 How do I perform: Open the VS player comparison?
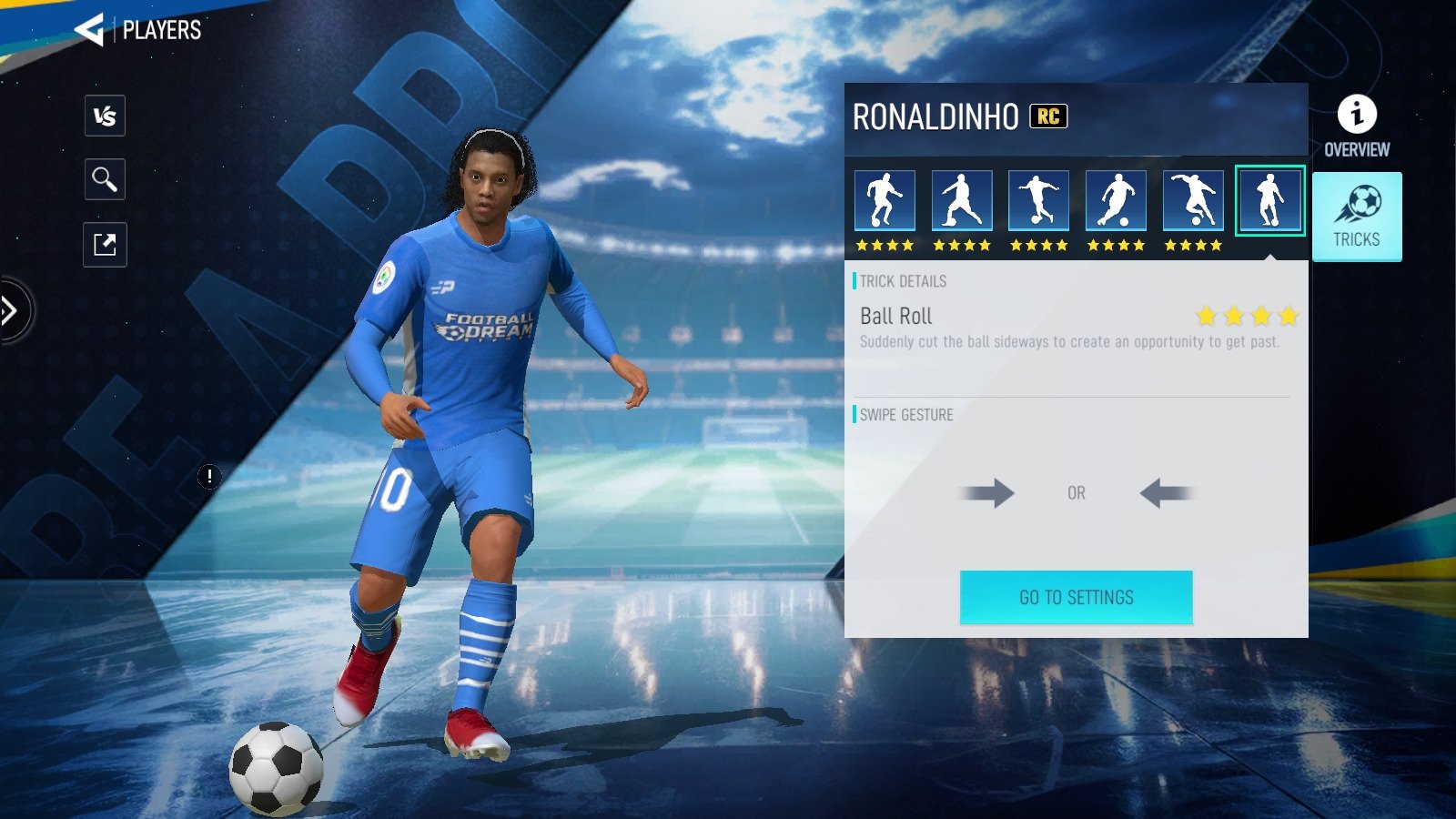pos(105,116)
